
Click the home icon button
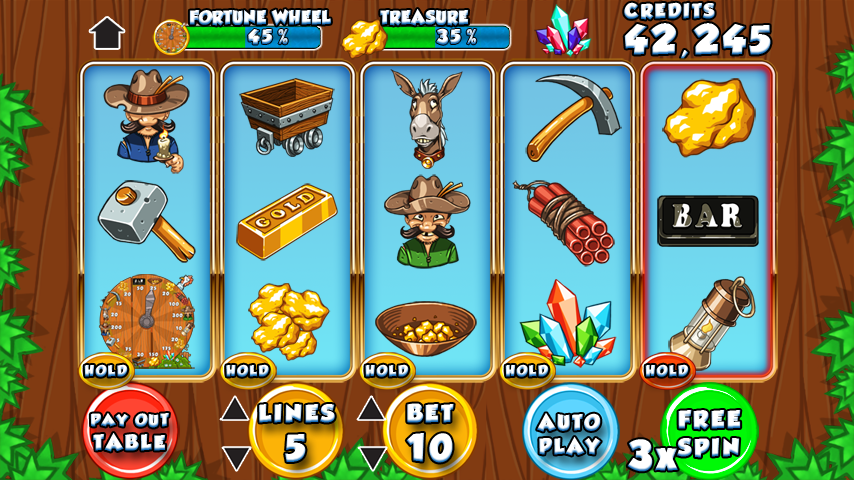click(x=107, y=33)
